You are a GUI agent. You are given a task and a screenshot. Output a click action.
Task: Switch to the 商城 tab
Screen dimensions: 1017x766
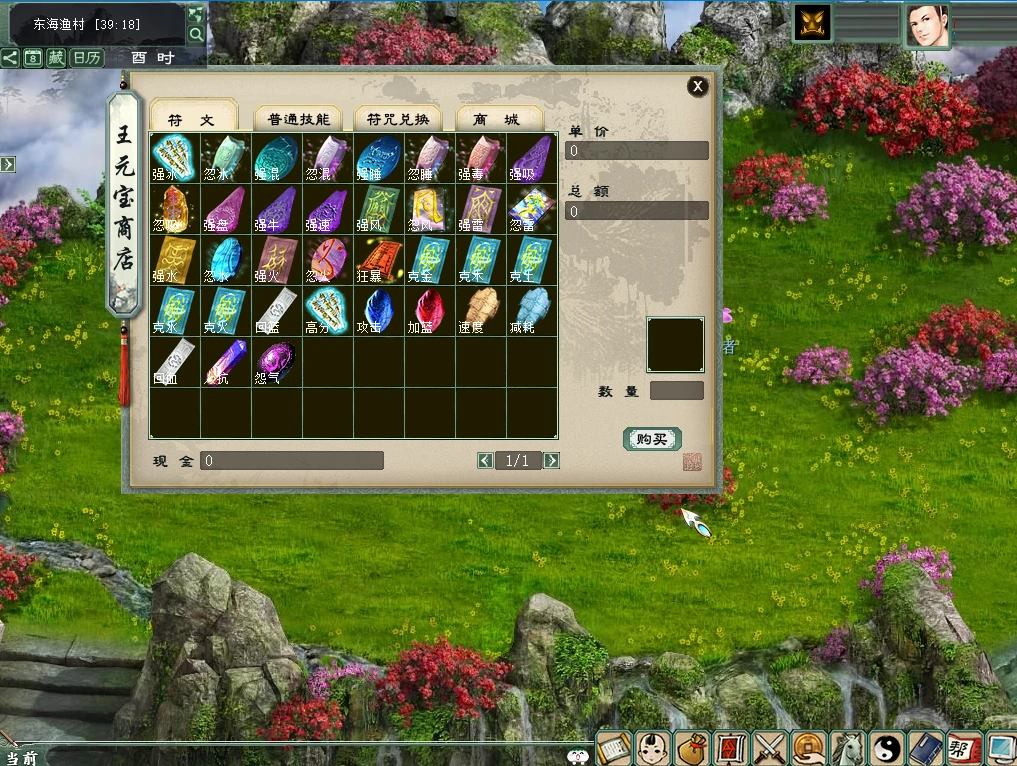coord(499,119)
